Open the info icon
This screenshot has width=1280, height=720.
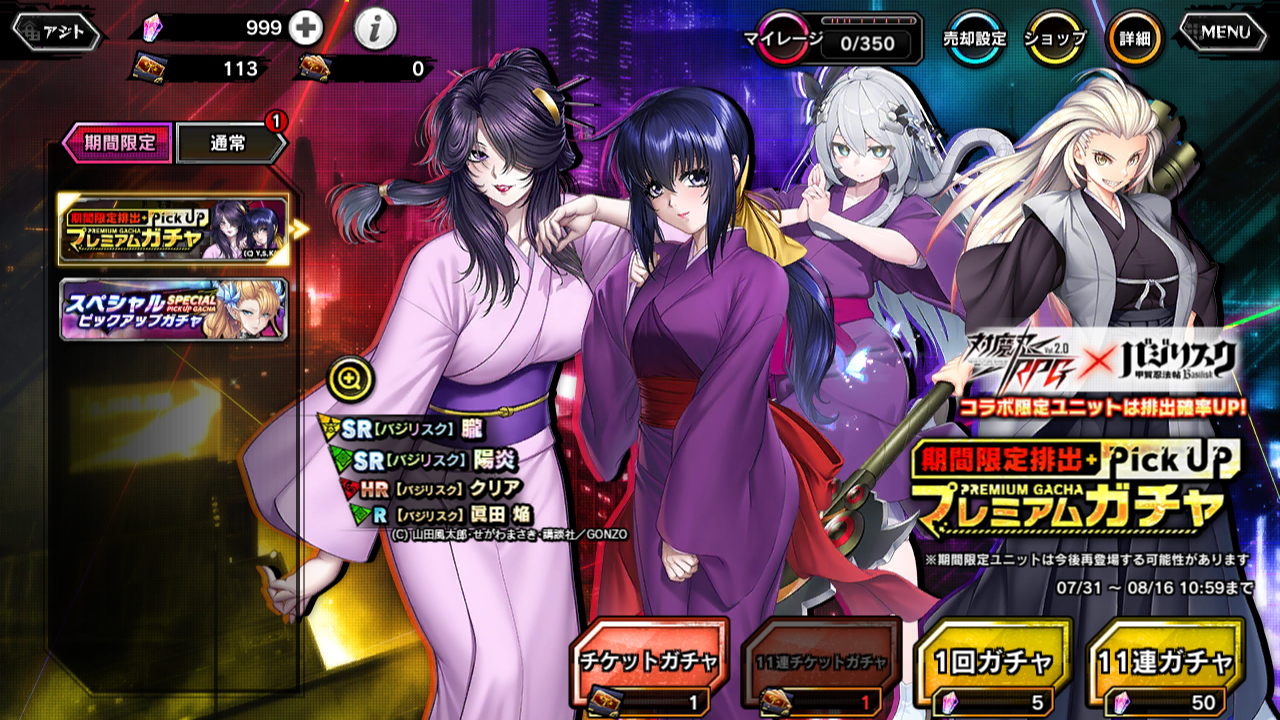375,30
